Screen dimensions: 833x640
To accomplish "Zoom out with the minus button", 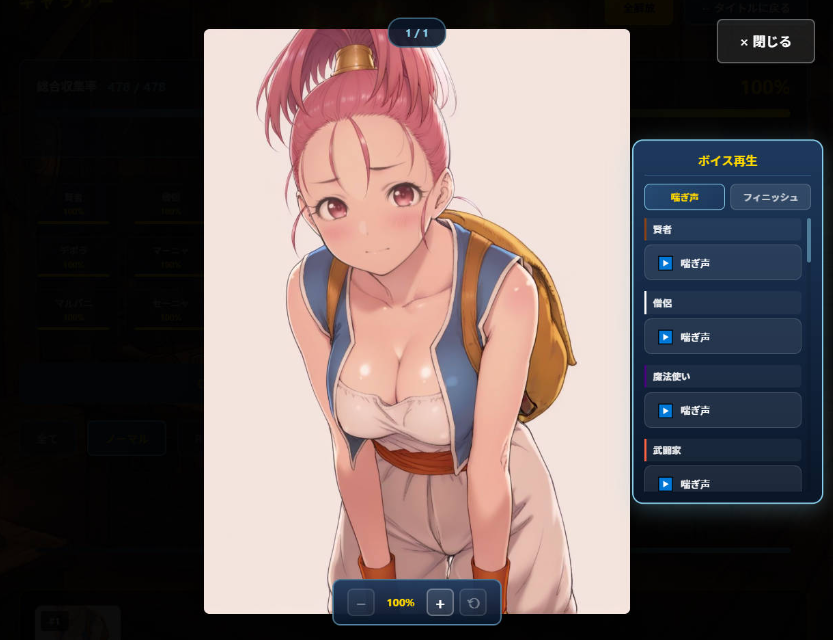I will pyautogui.click(x=362, y=603).
